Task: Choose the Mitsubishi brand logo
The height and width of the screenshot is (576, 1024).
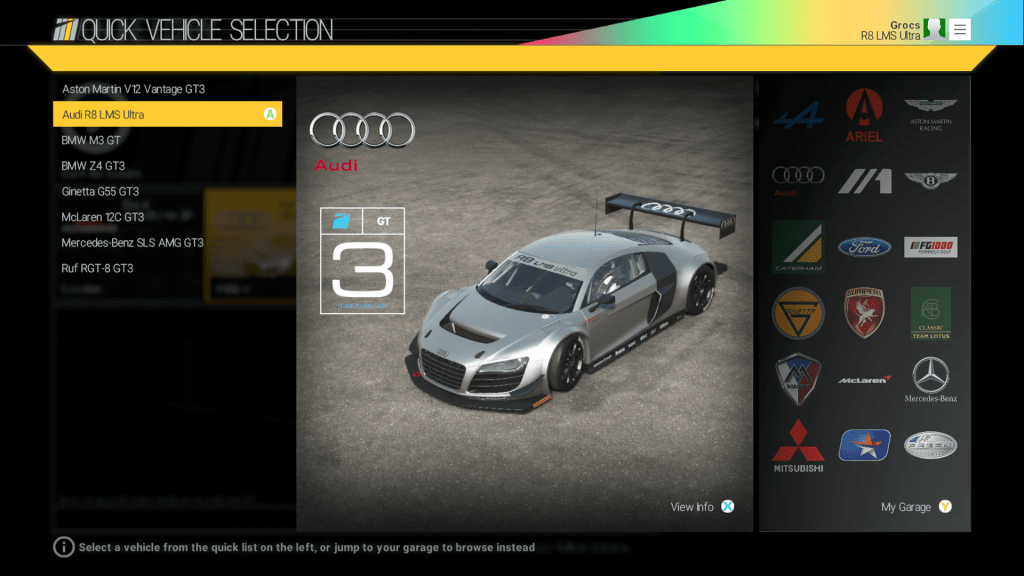Action: [x=797, y=446]
